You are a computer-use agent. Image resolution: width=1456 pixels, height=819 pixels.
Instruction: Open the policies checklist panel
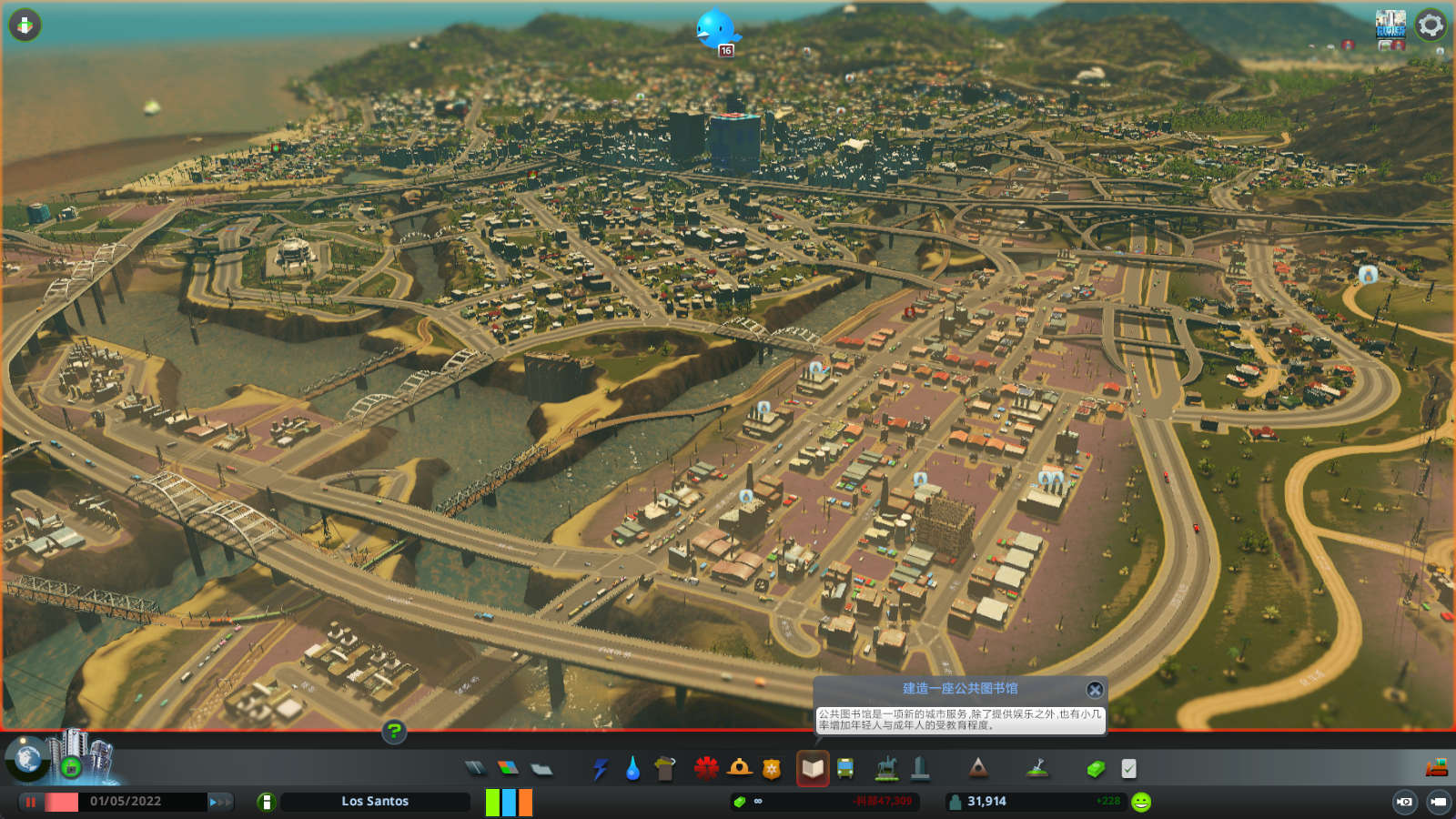[1128, 769]
